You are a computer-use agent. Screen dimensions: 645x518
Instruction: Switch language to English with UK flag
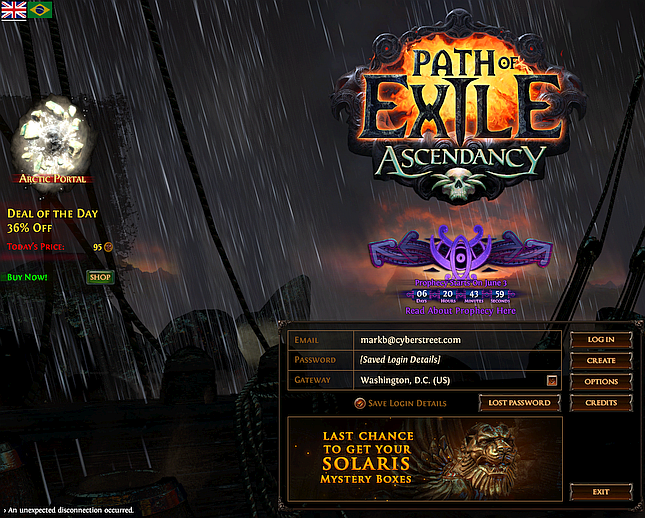pos(14,9)
